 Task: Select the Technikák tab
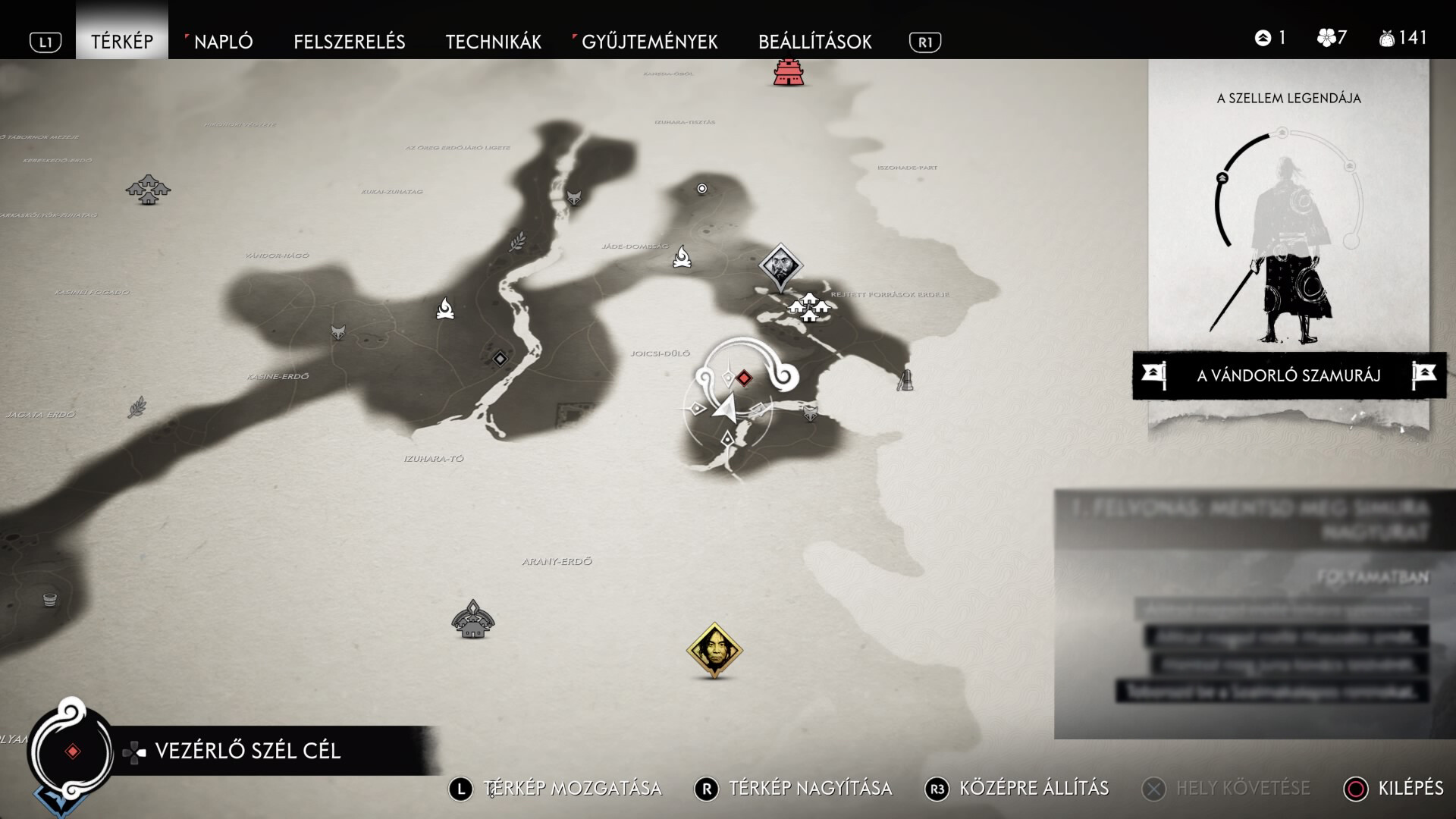point(493,42)
